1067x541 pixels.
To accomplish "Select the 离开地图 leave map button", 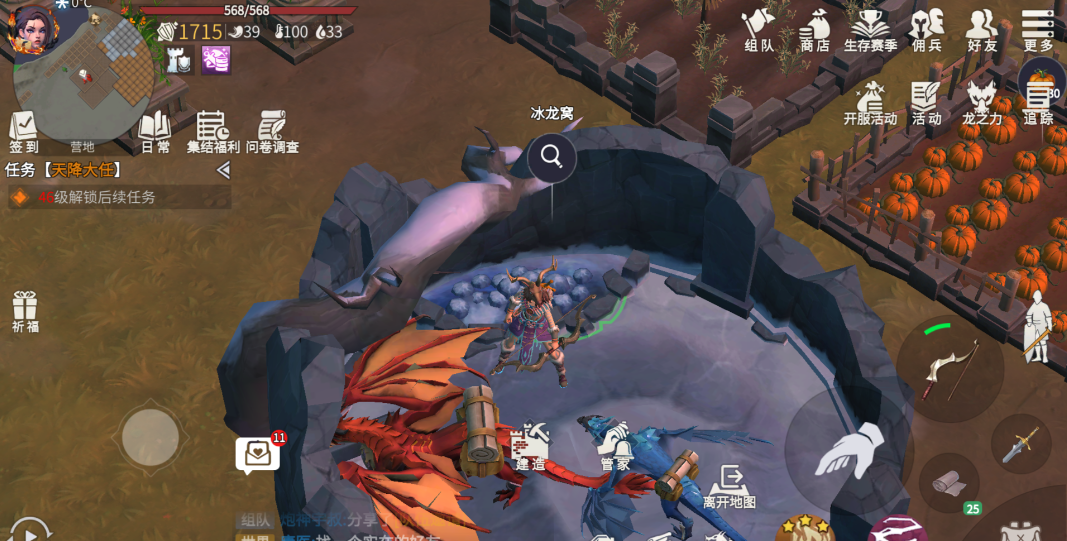I will [729, 485].
